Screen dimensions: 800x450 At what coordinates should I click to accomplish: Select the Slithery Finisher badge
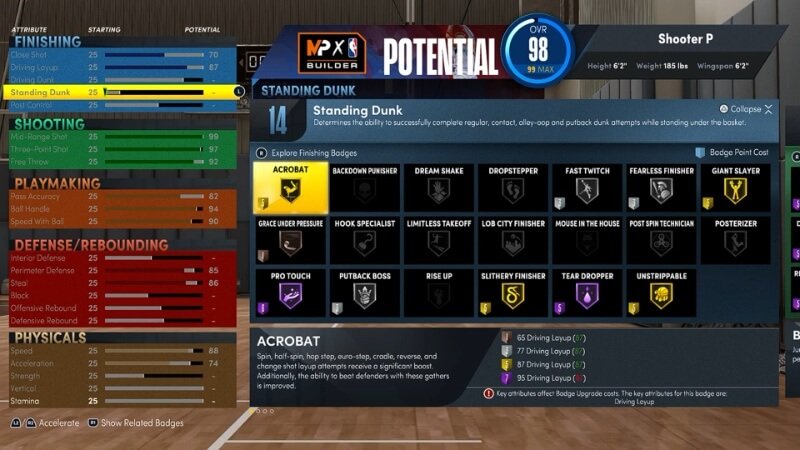coord(511,293)
